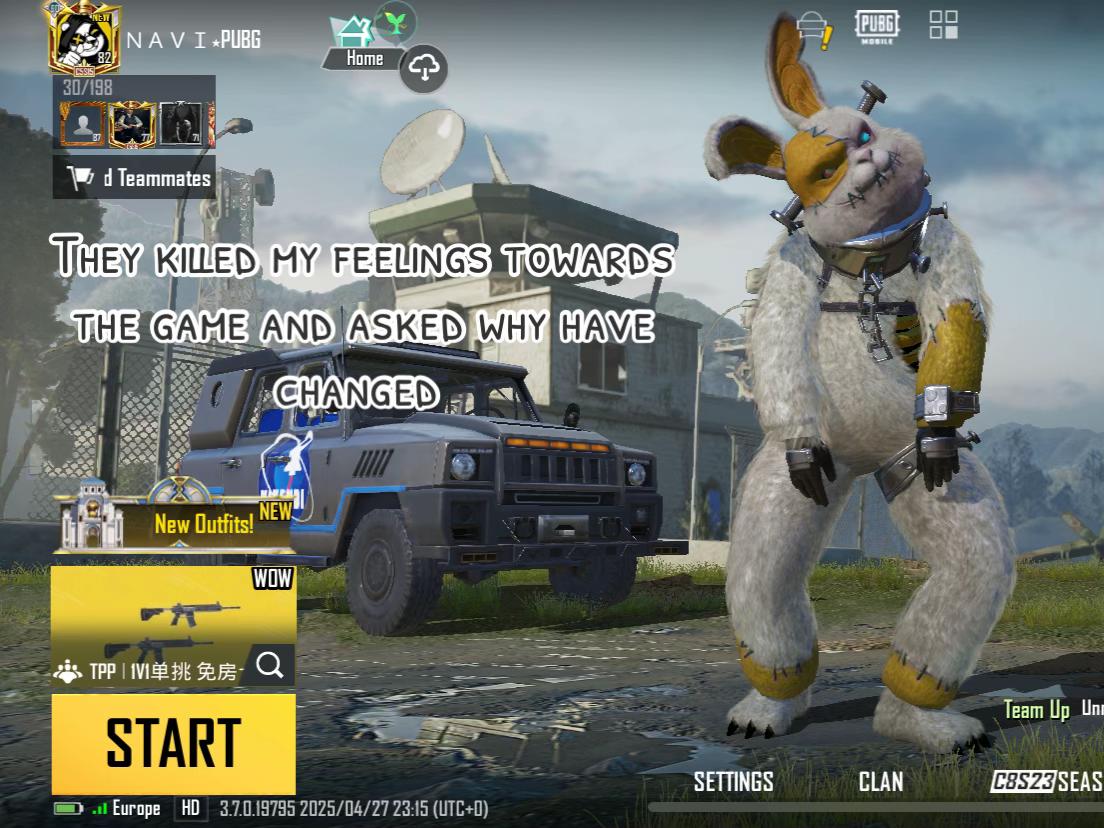Click the Team Up label
The image size is (1104, 828).
[1036, 710]
